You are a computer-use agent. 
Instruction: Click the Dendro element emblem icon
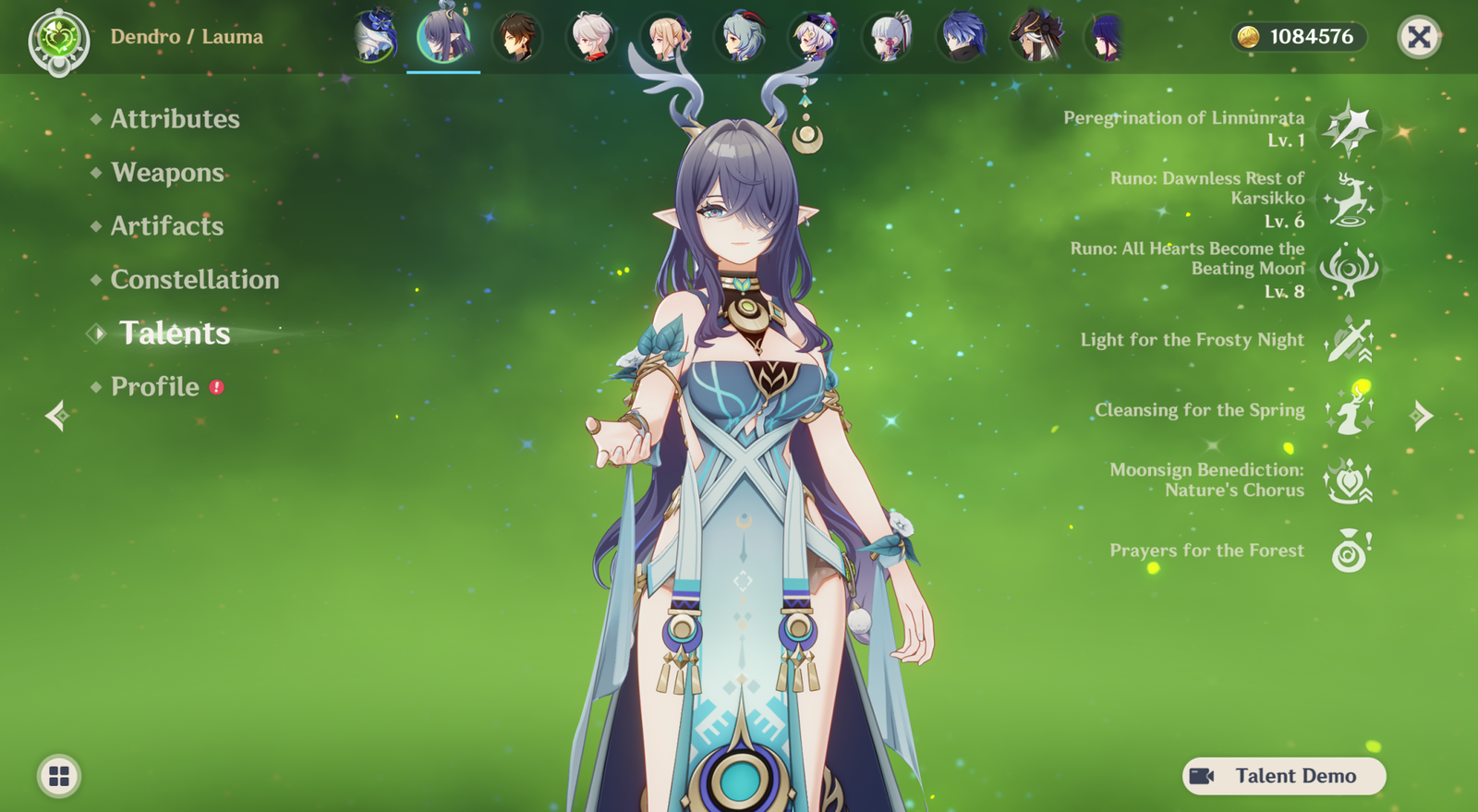(59, 40)
